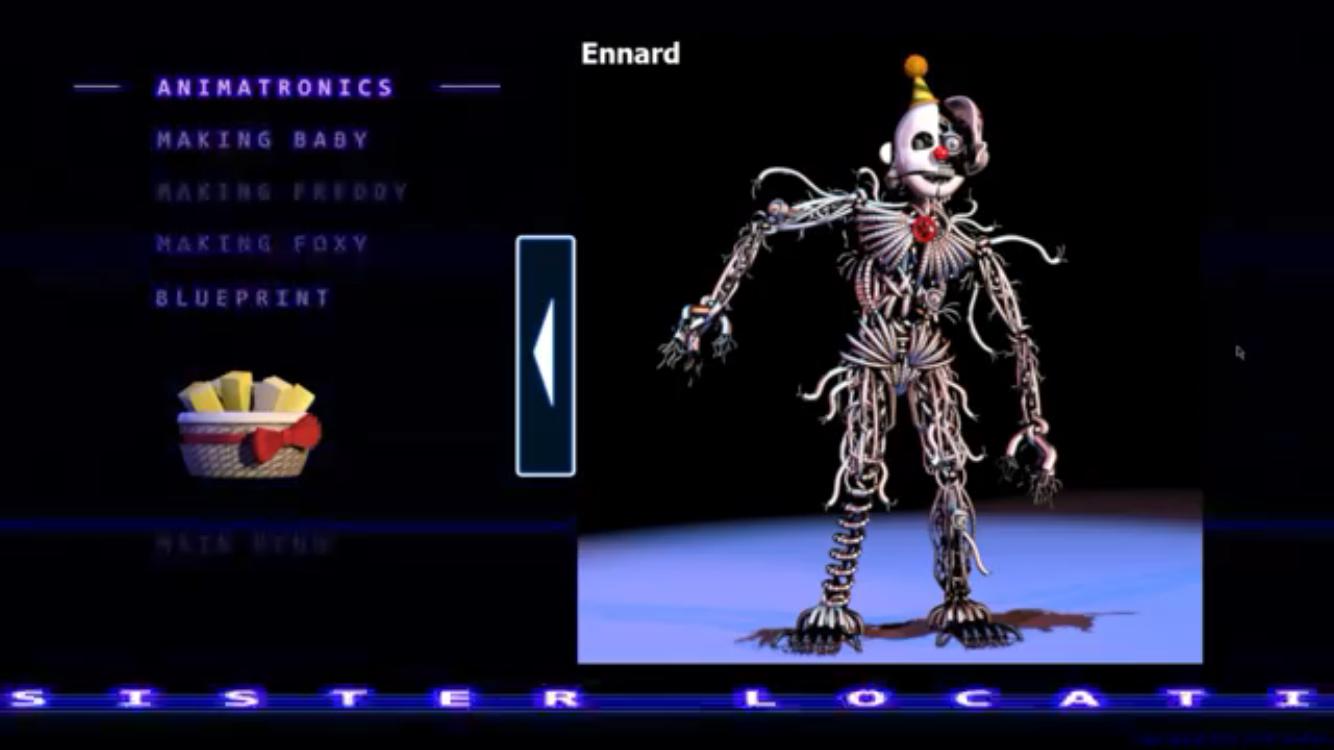Viewport: 1334px width, 750px height.
Task: Open the MAKING FREDDY section
Action: 280,192
